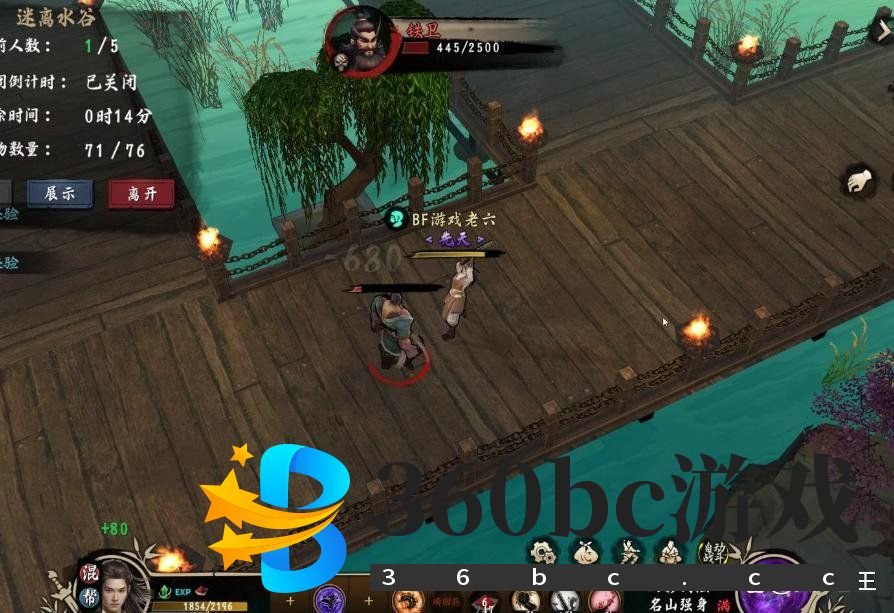
Task: Leave the dungeon with the red 离开 button
Action: 141,194
